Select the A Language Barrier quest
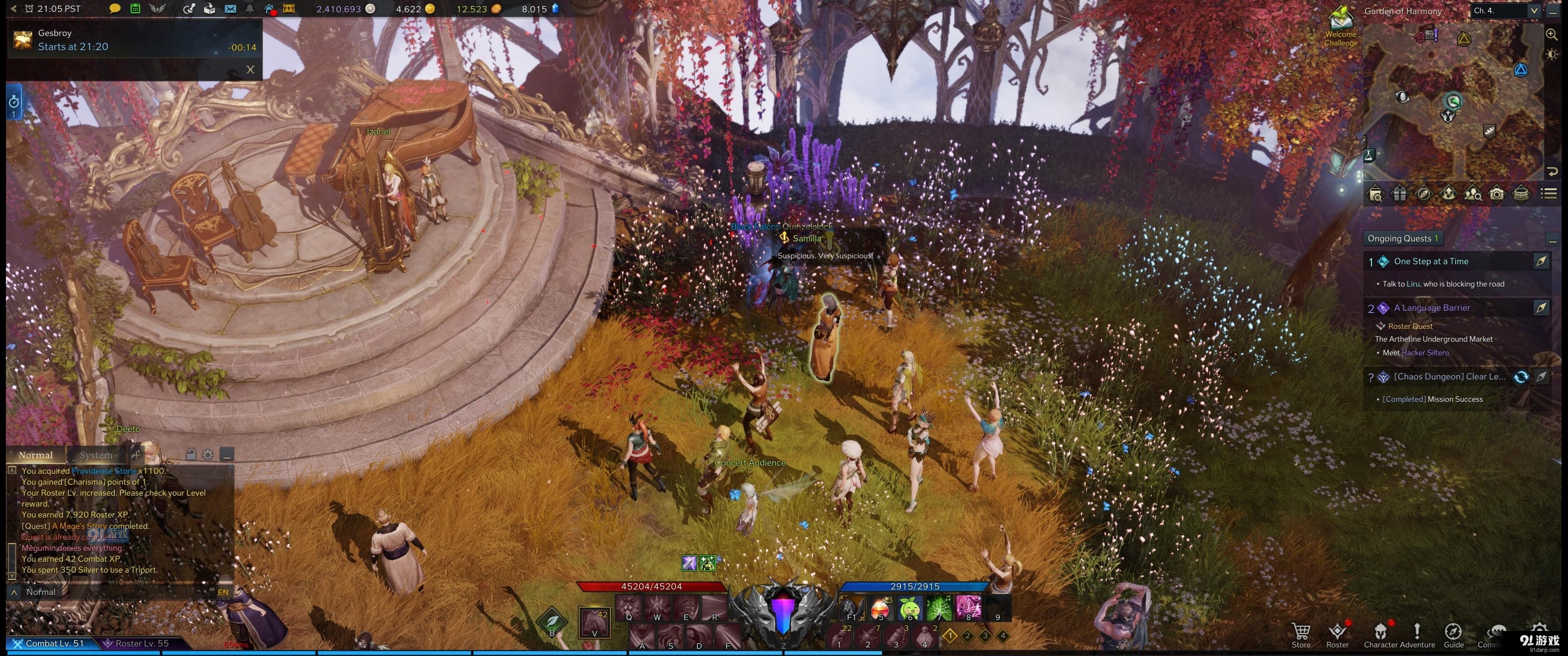 1432,308
